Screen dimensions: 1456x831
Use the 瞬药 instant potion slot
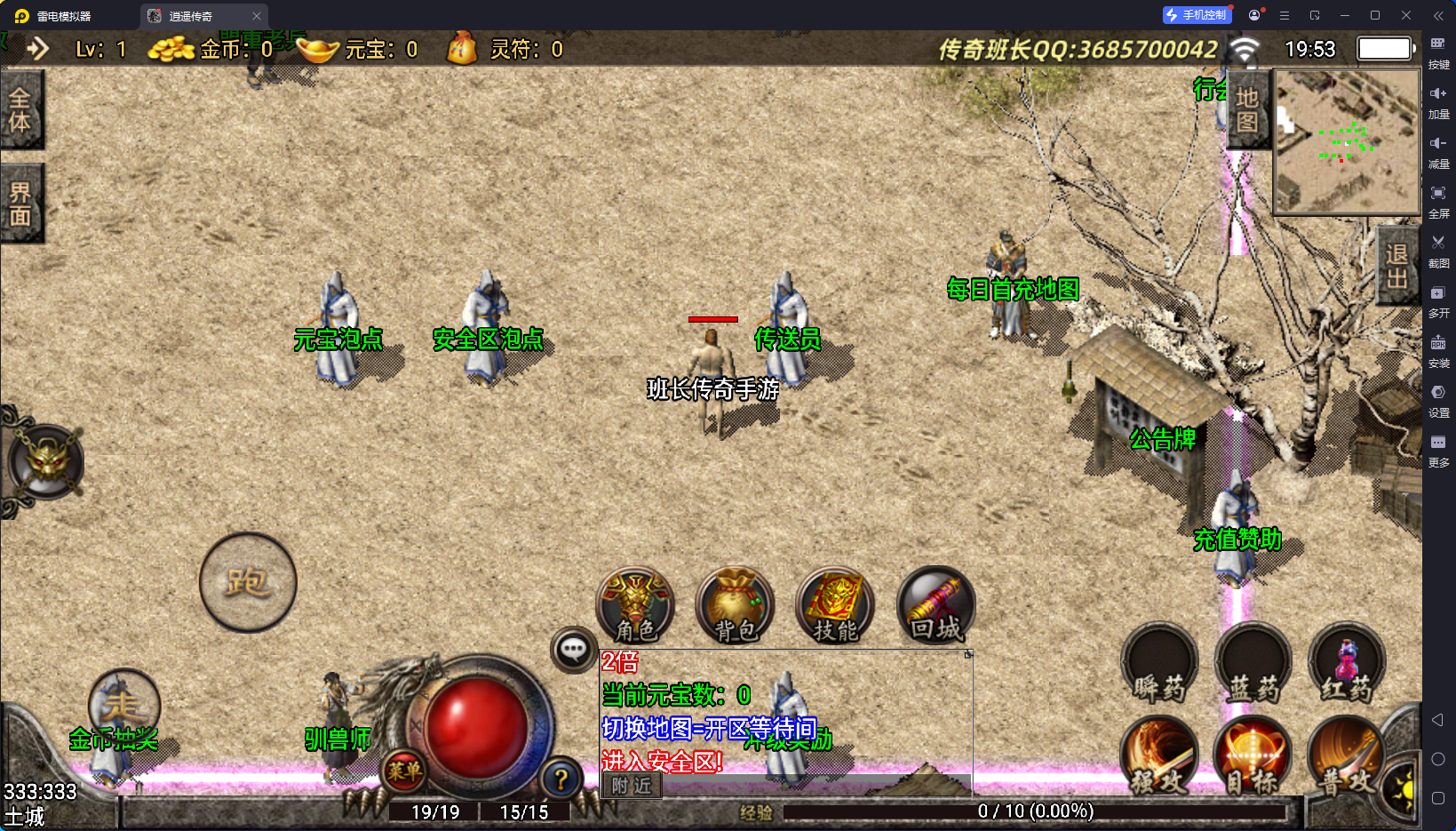pyautogui.click(x=1159, y=665)
